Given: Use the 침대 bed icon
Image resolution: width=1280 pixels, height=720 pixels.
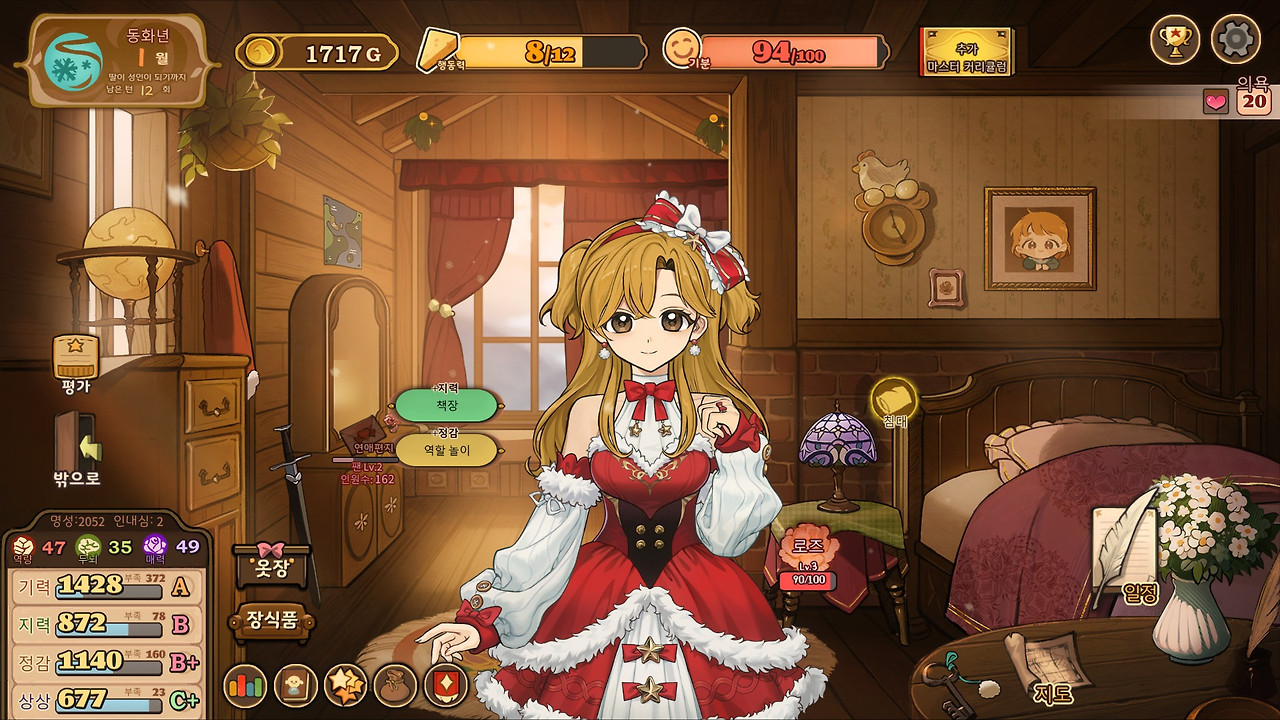Looking at the screenshot, I should 893,402.
